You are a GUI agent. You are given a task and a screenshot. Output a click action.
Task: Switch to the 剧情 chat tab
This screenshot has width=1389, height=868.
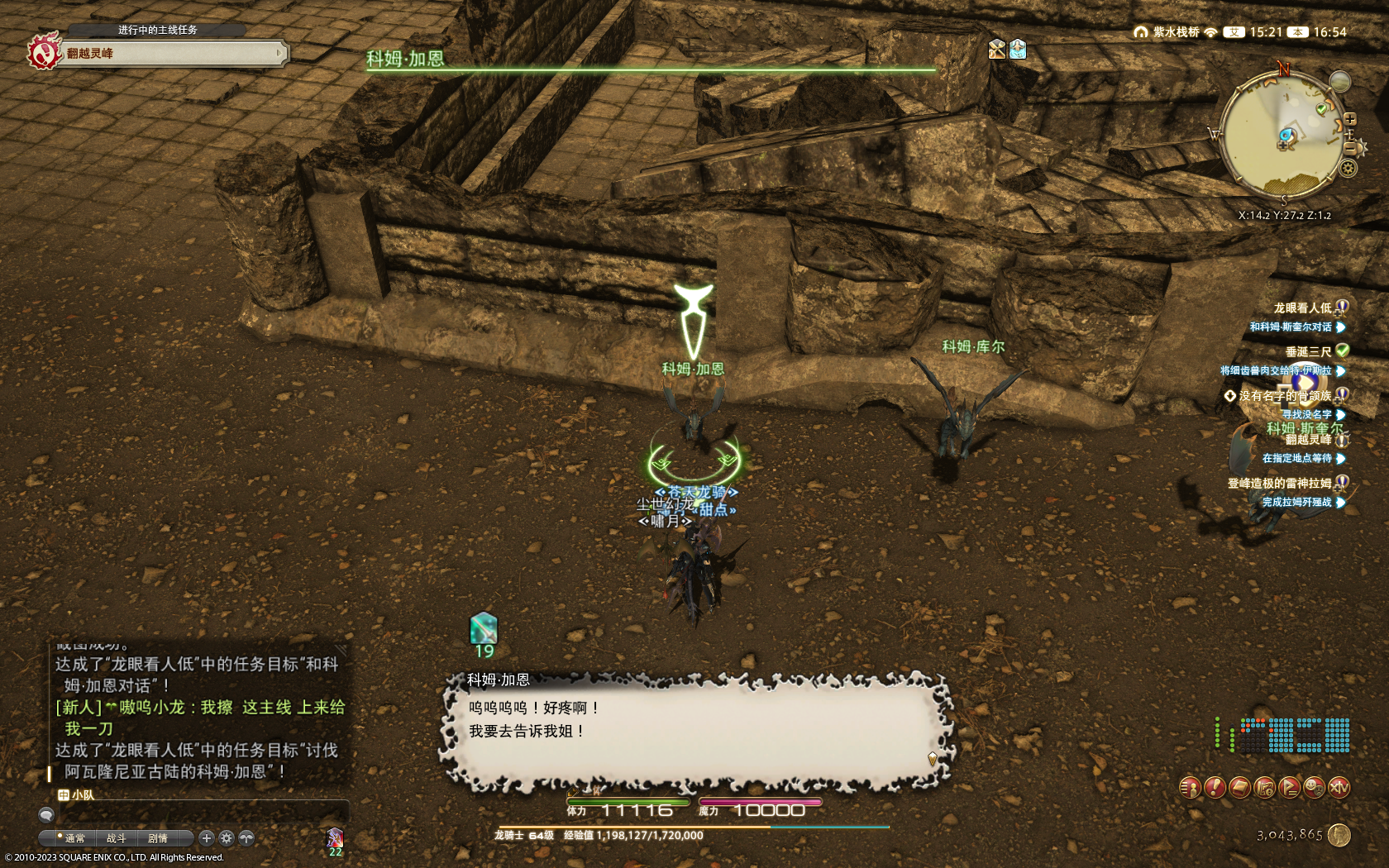click(157, 838)
